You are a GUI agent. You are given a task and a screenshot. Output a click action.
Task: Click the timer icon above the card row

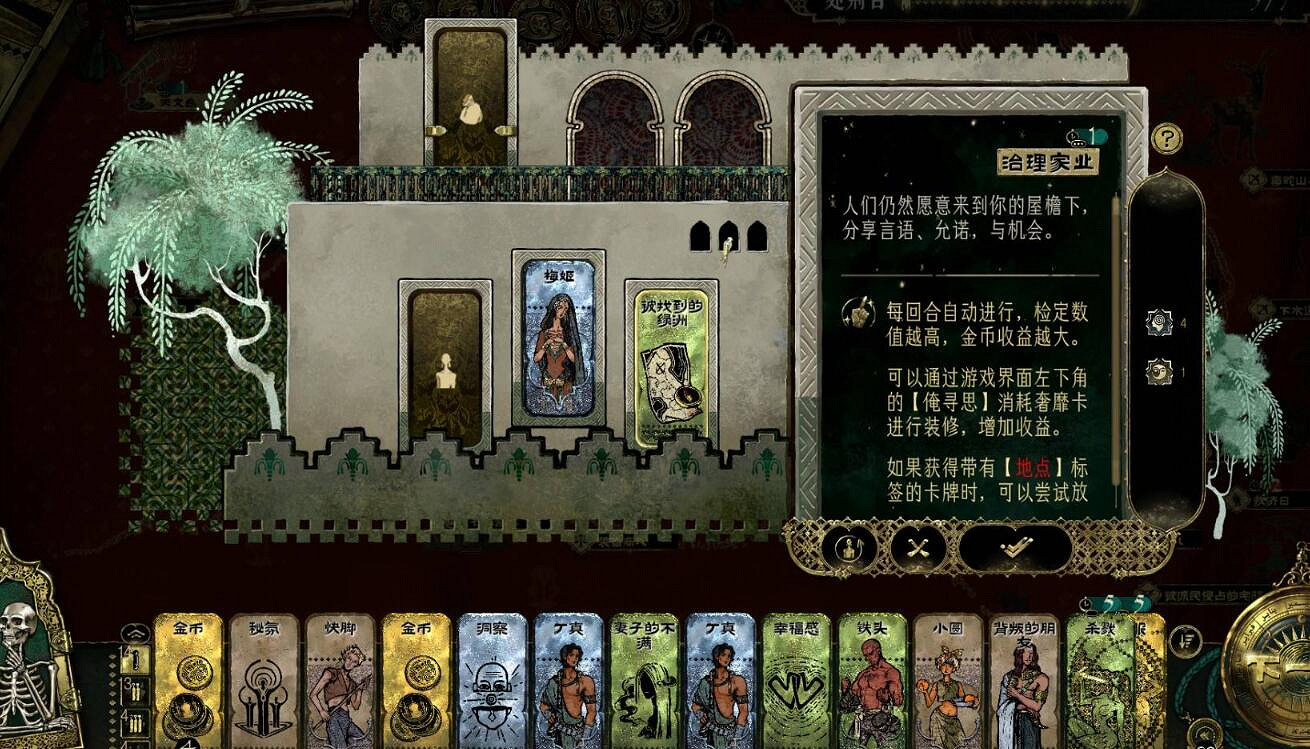click(x=1084, y=603)
